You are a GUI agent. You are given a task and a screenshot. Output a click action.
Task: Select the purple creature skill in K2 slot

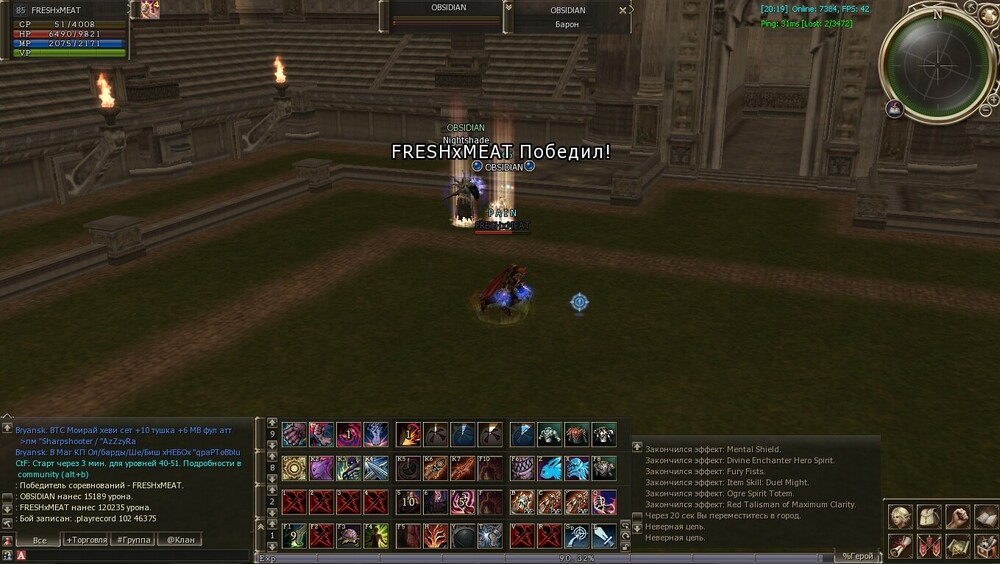coord(321,468)
